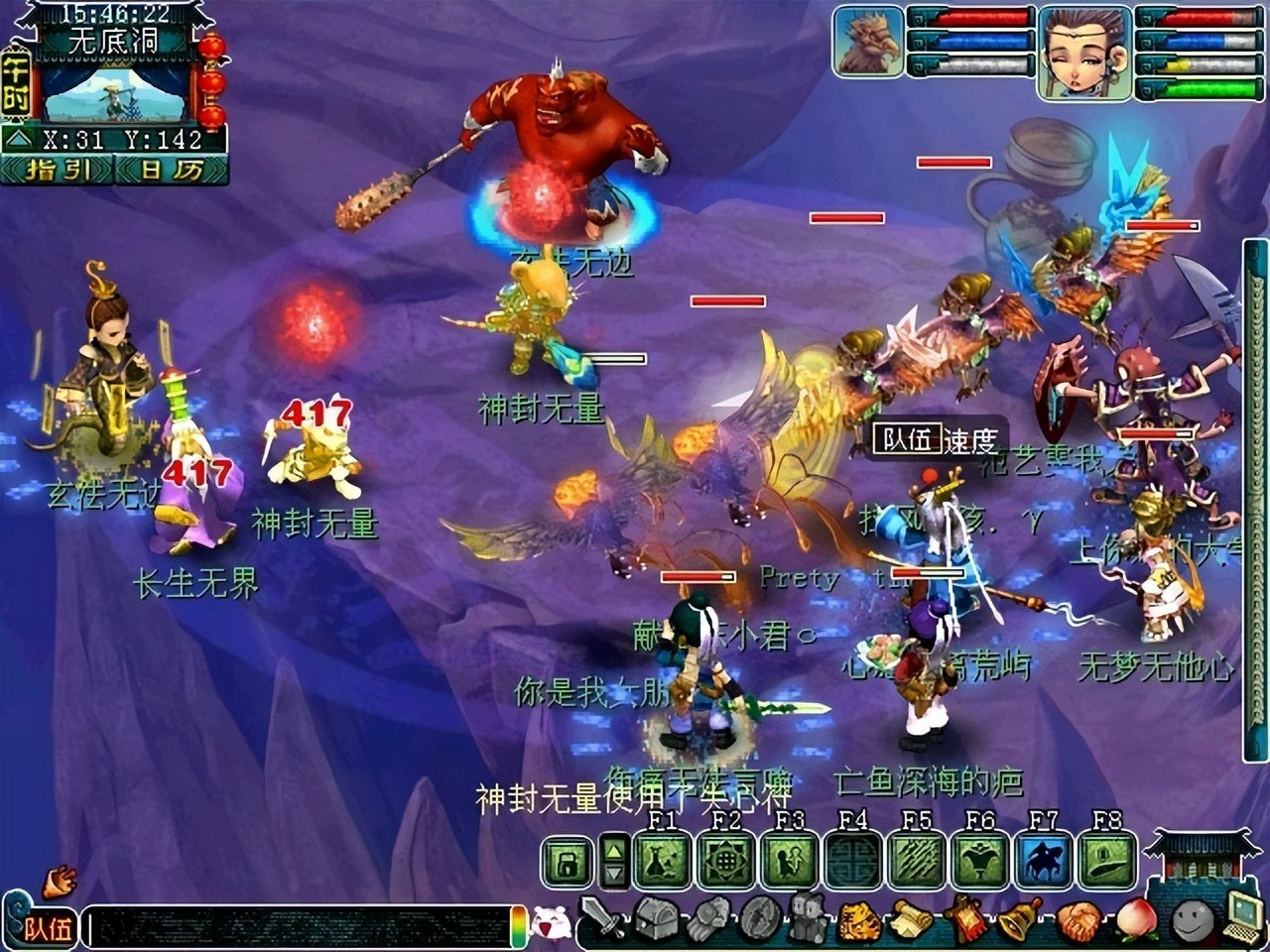Open the computer system menu icon
This screenshot has width=1270, height=952.
click(1244, 918)
